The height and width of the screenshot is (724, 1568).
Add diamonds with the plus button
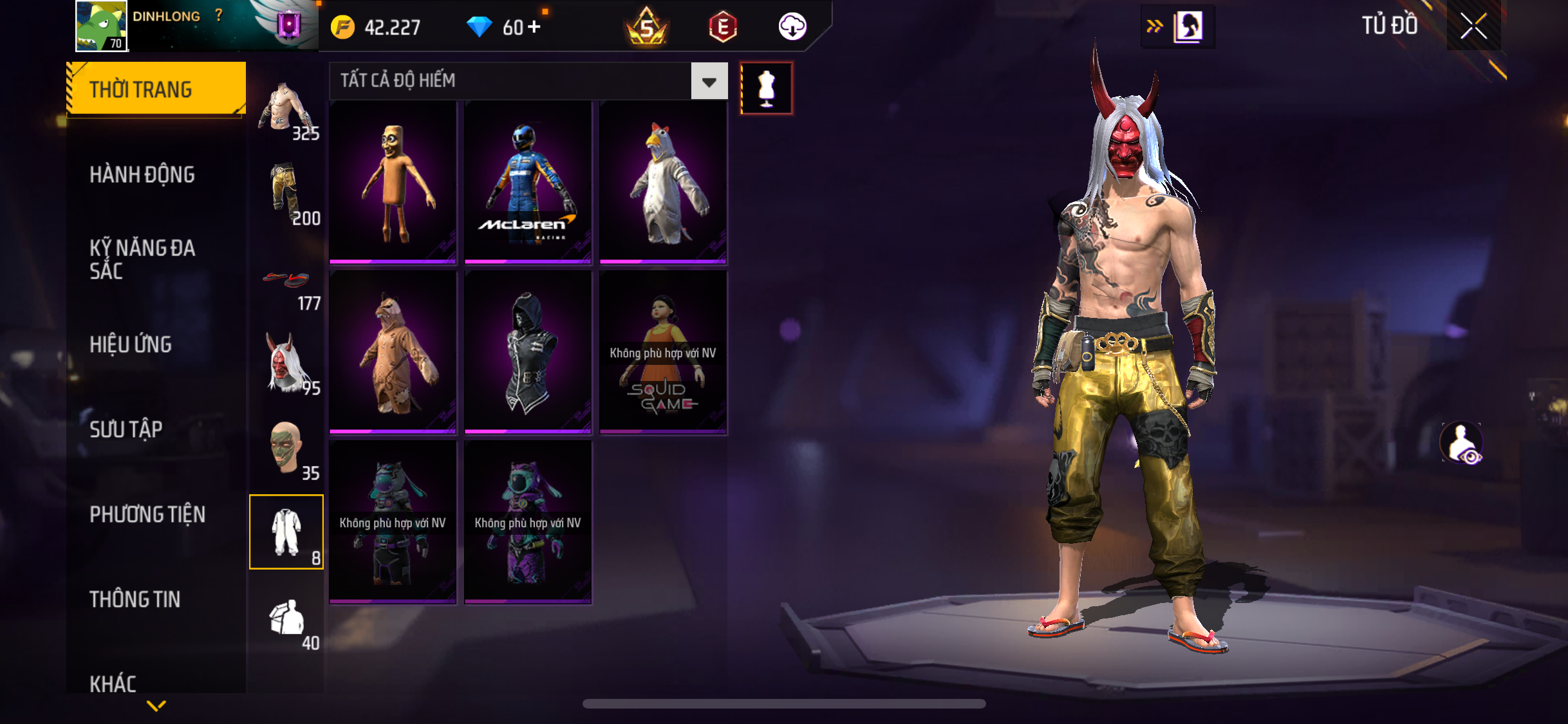(x=534, y=27)
